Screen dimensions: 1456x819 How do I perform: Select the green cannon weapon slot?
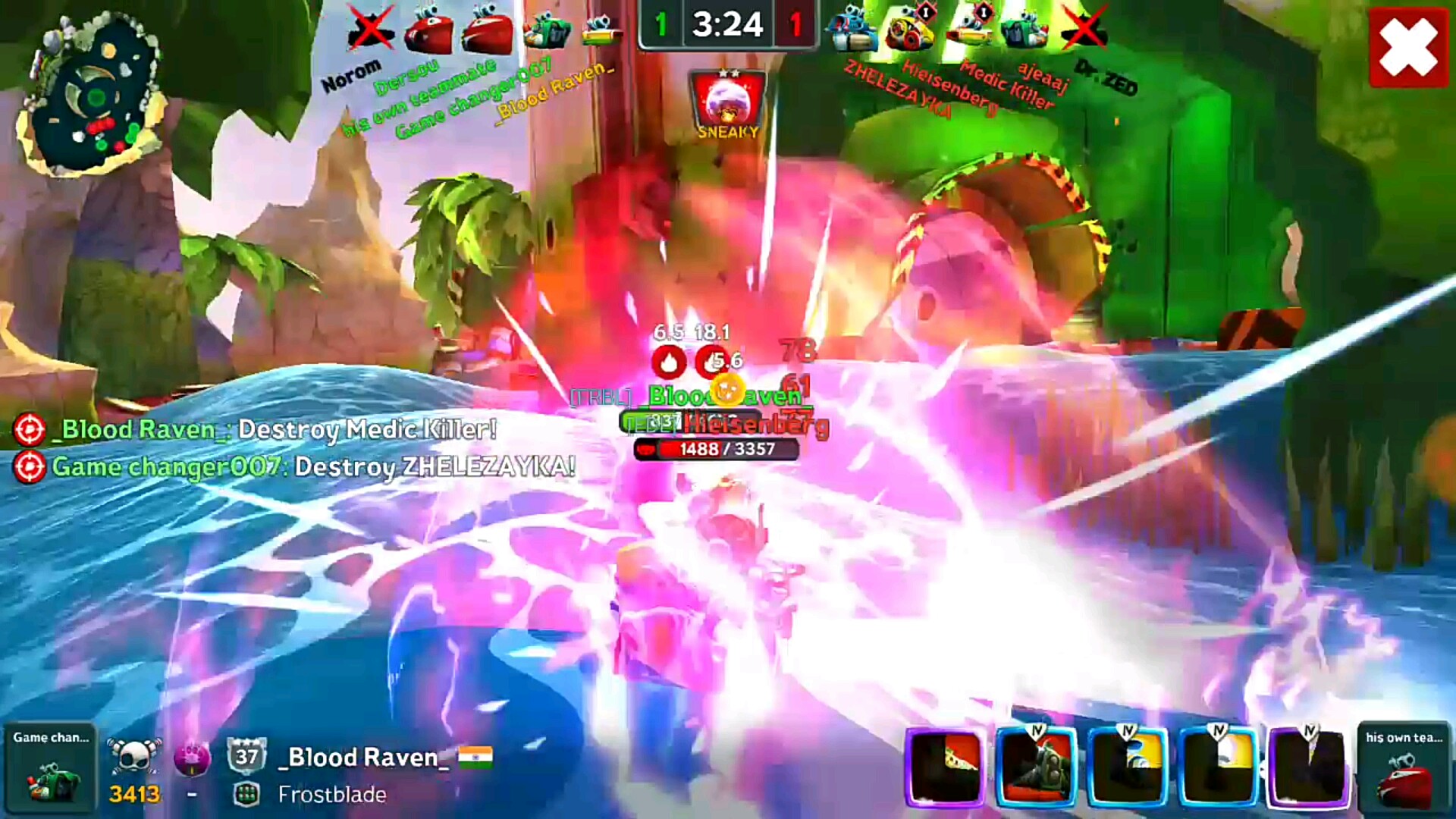tap(1036, 766)
